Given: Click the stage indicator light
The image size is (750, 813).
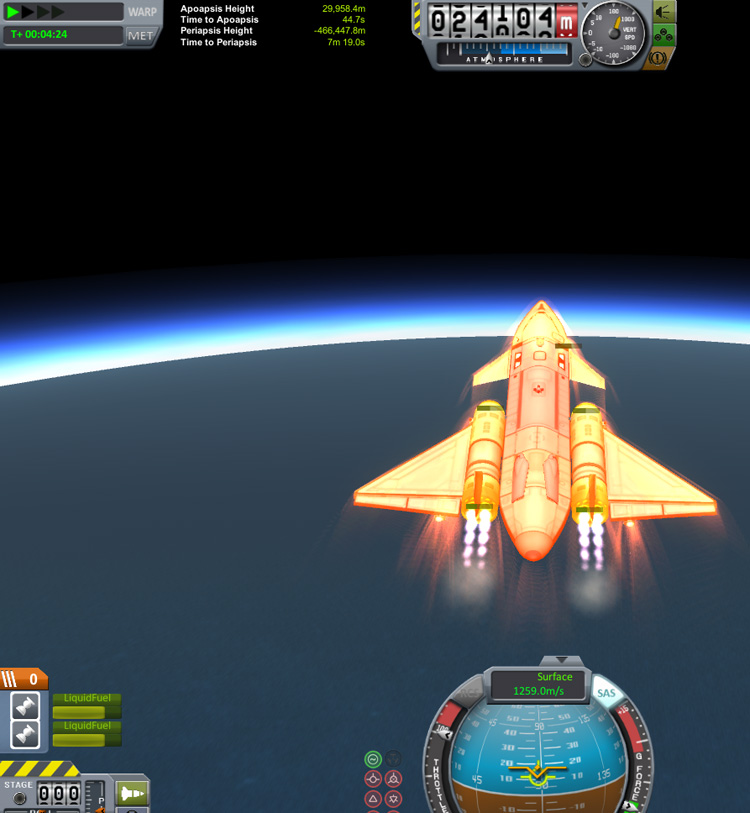Looking at the screenshot, I should 19,799.
